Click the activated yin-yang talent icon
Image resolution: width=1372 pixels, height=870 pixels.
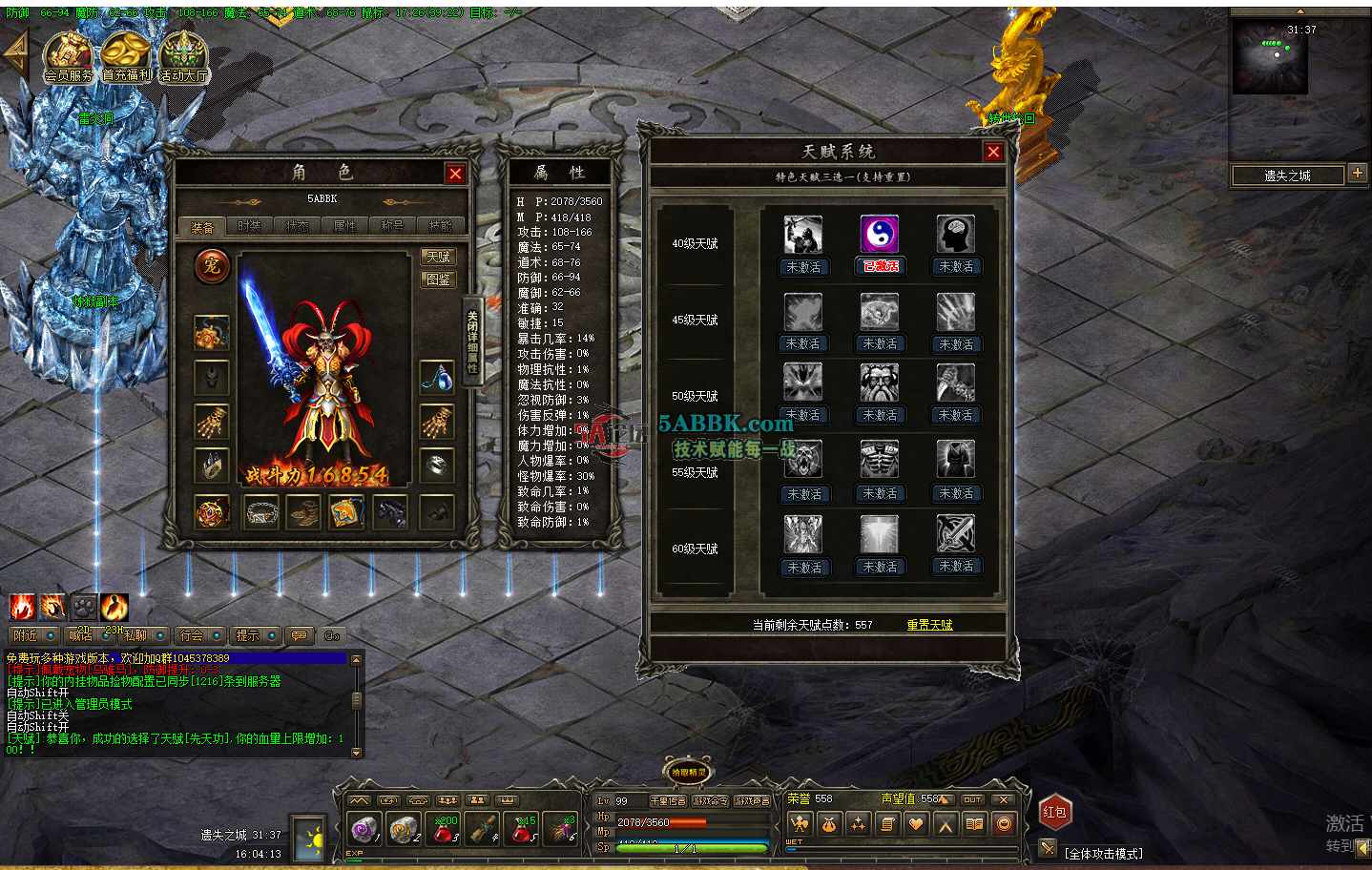[879, 234]
